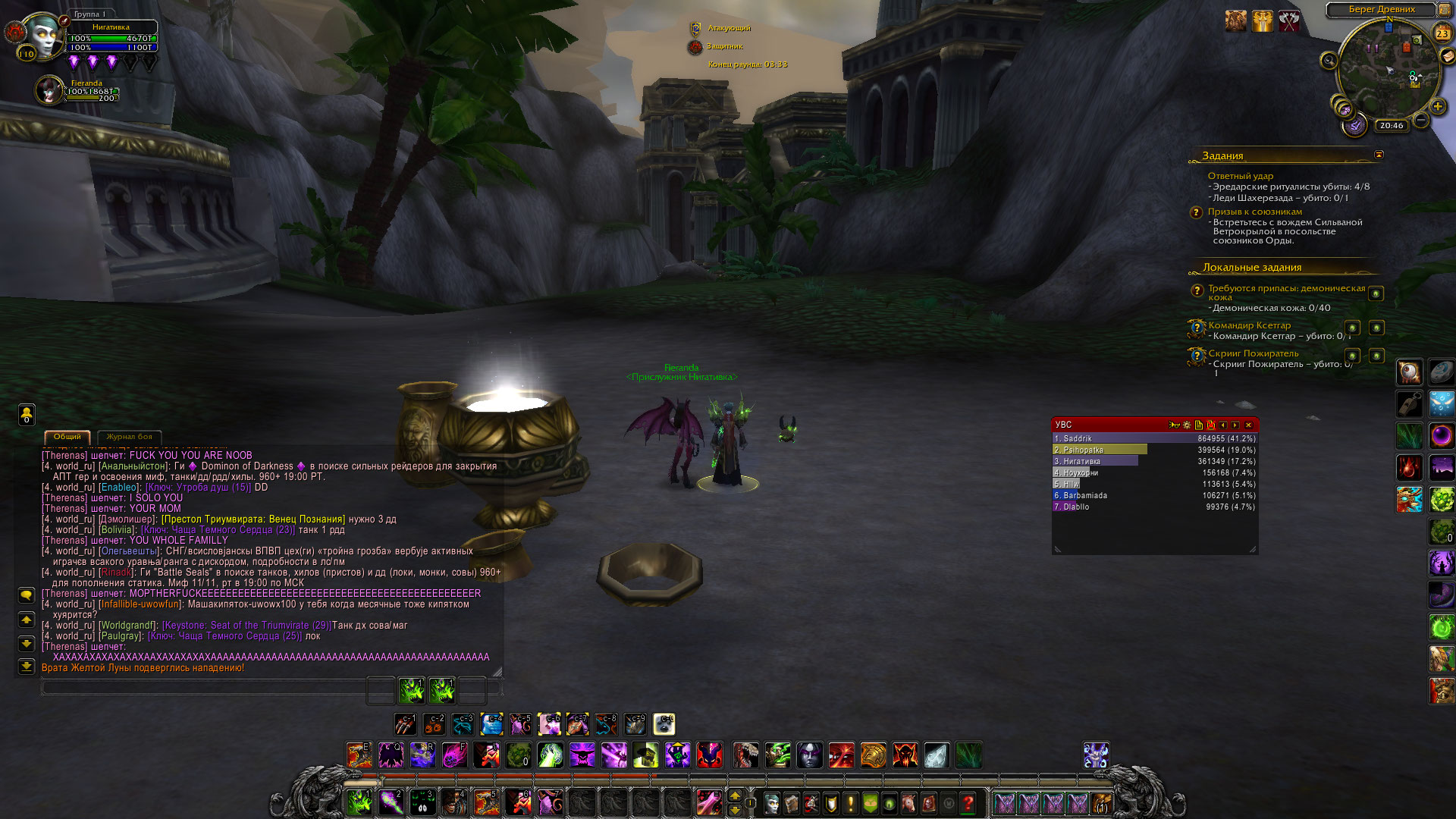Activate the green fire spell in slot 1

(x=359, y=802)
